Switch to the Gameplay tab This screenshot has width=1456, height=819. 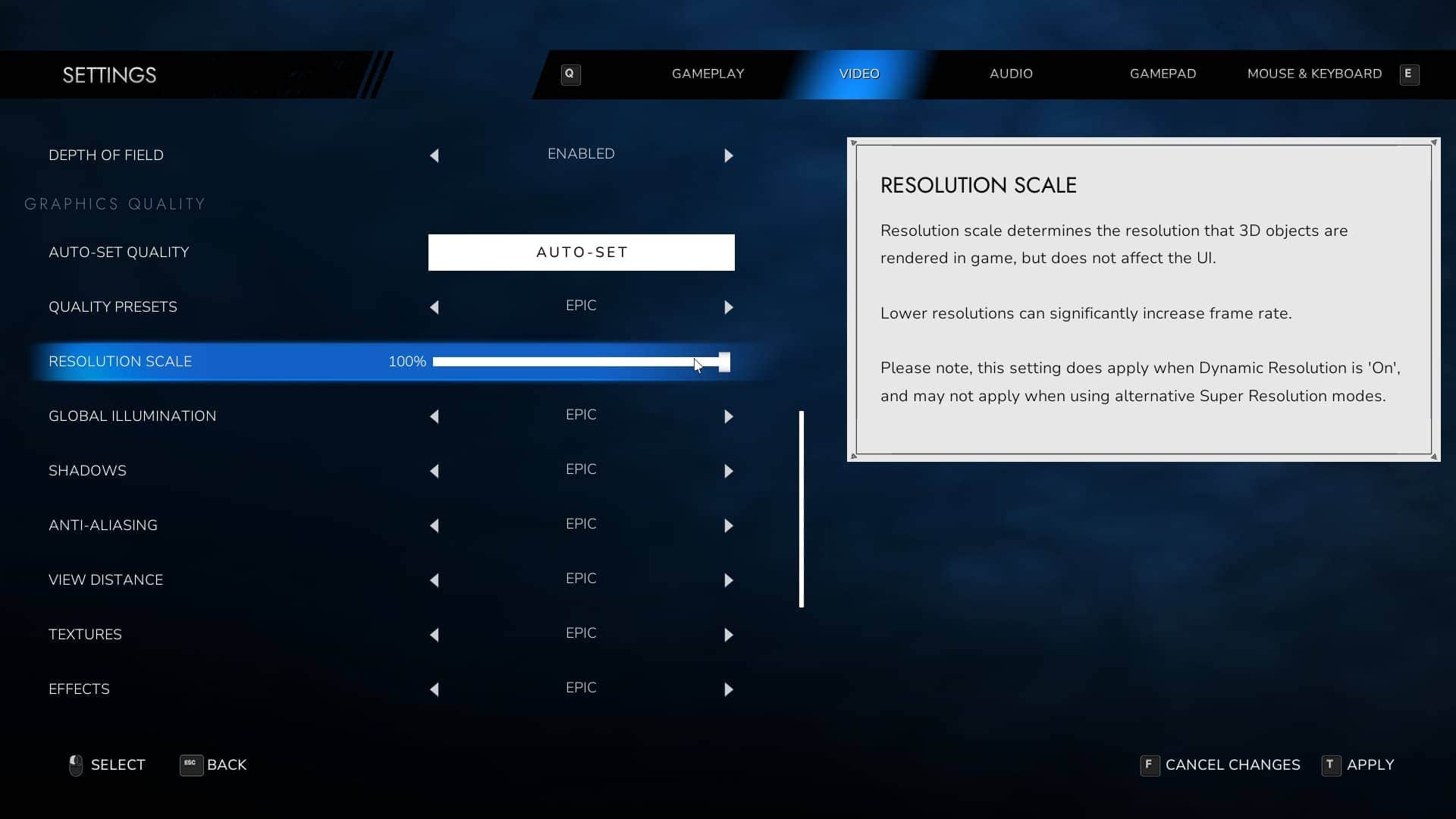click(x=708, y=74)
